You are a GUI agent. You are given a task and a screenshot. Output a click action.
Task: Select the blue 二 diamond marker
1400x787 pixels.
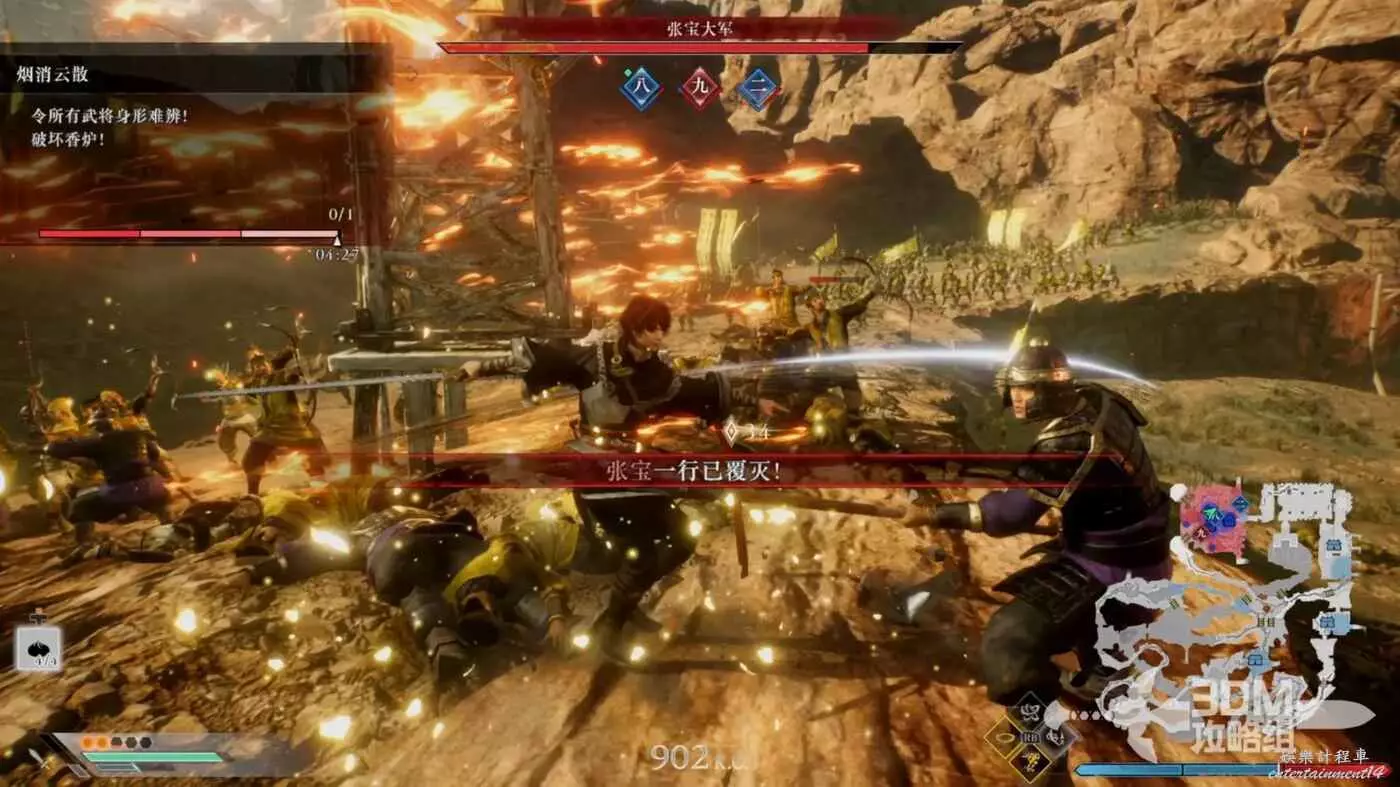pyautogui.click(x=759, y=88)
